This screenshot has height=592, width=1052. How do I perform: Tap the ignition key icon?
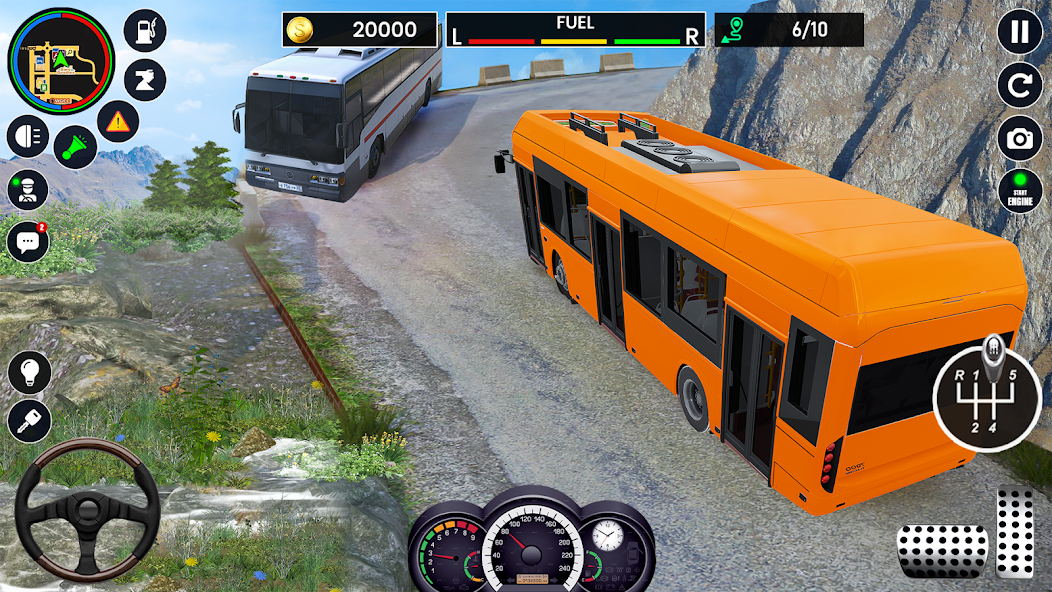coord(29,421)
